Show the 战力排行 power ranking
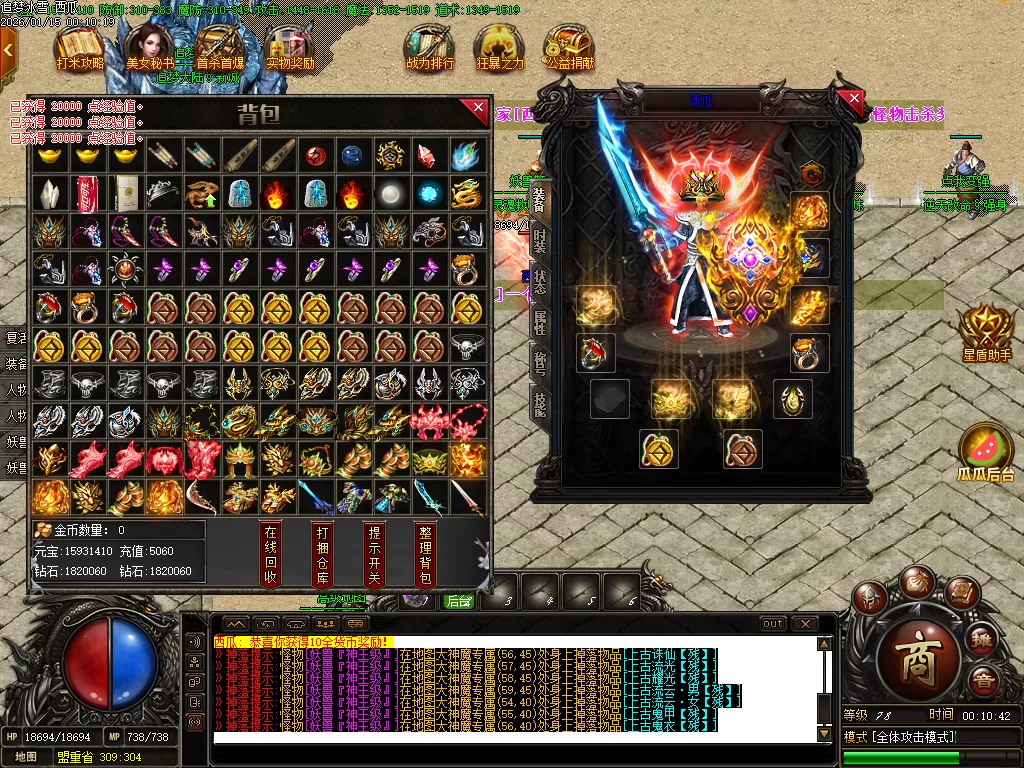 click(x=429, y=48)
